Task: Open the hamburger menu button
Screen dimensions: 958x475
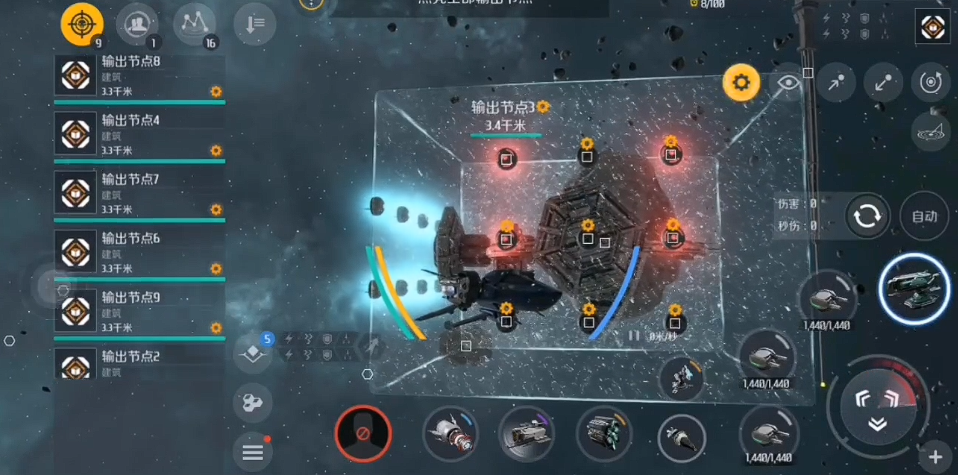Action: 253,451
